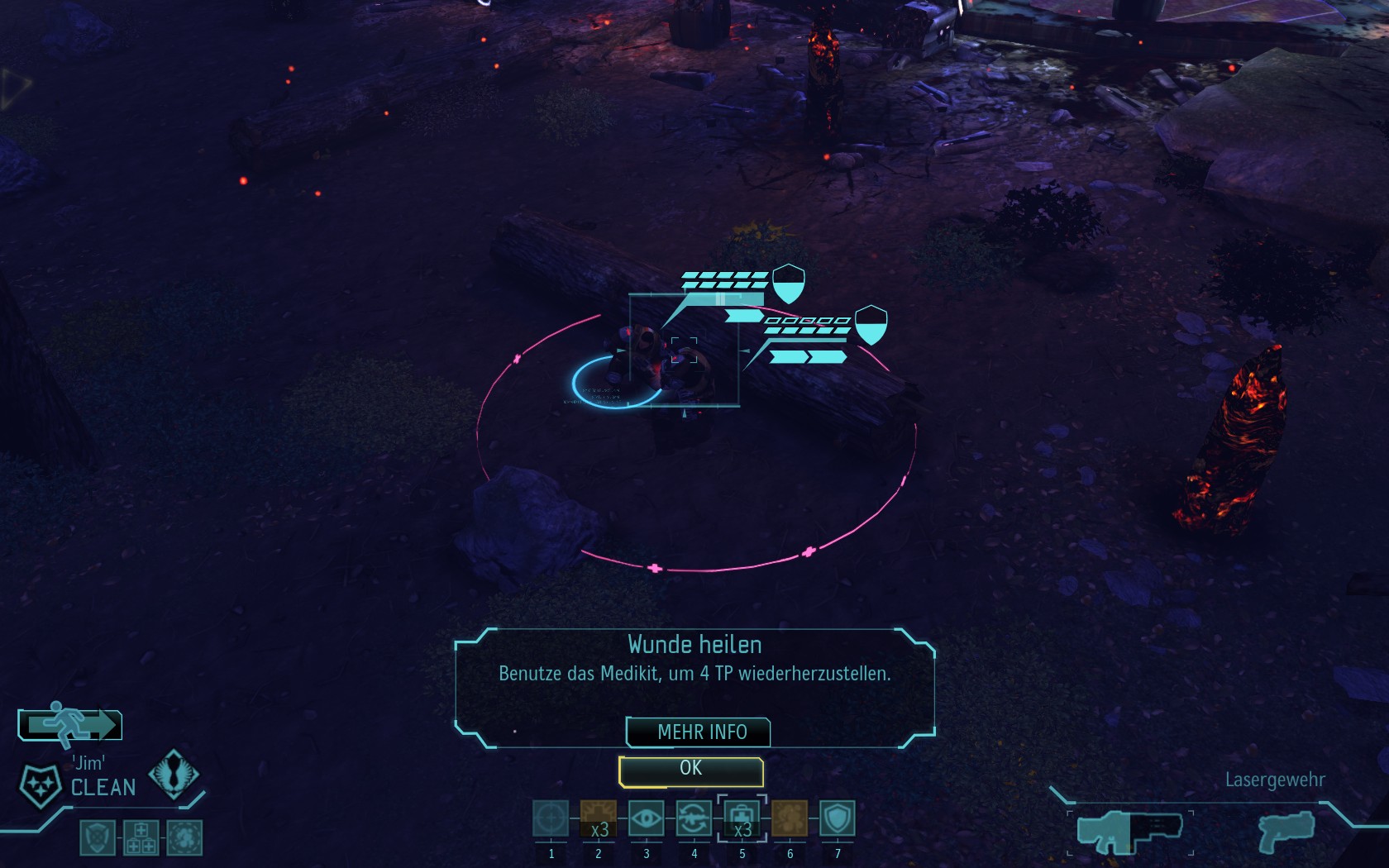Select the medikit ability slot
The height and width of the screenshot is (868, 1389).
pos(742,819)
